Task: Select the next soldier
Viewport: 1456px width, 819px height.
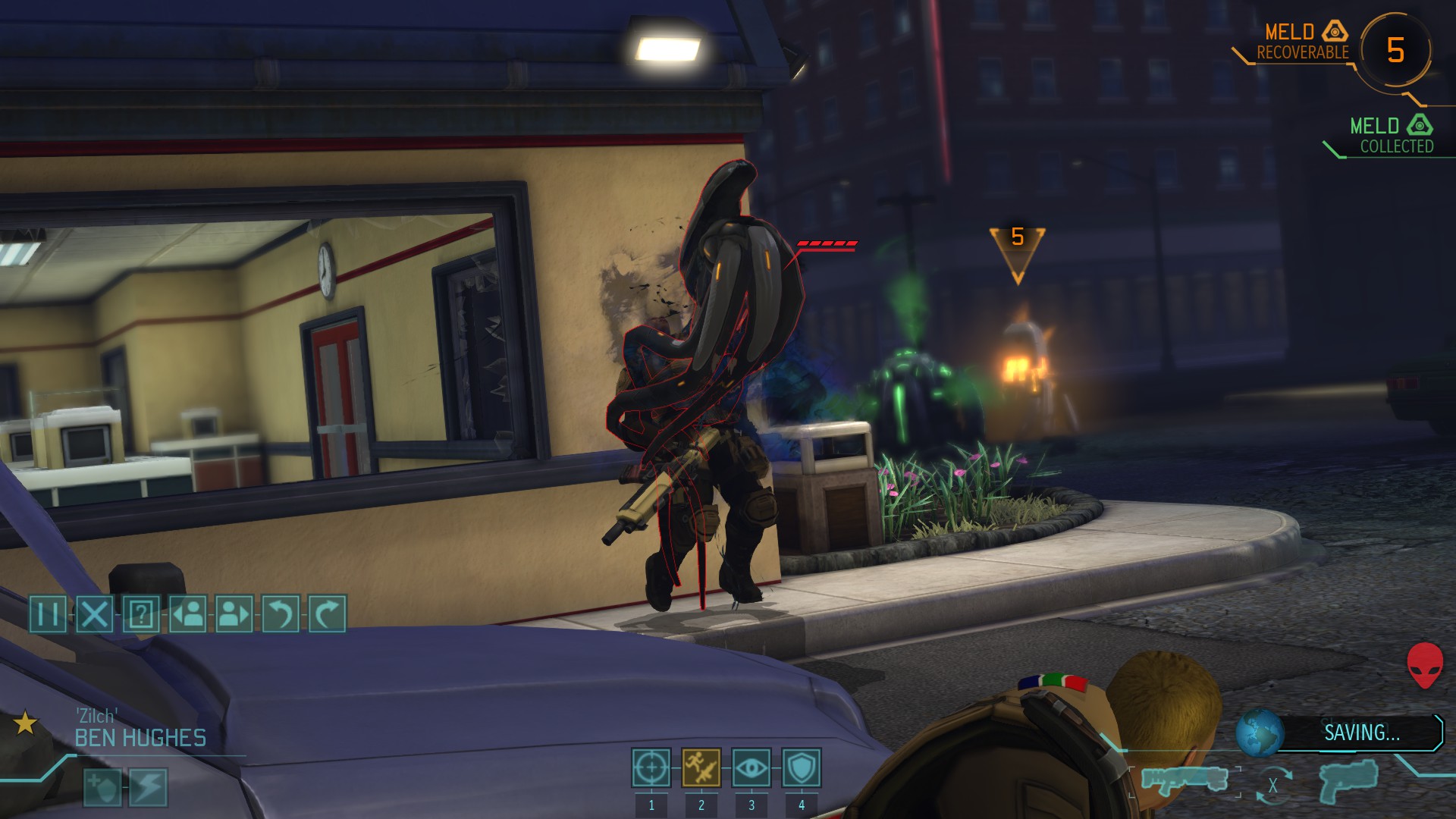Action: [x=234, y=613]
